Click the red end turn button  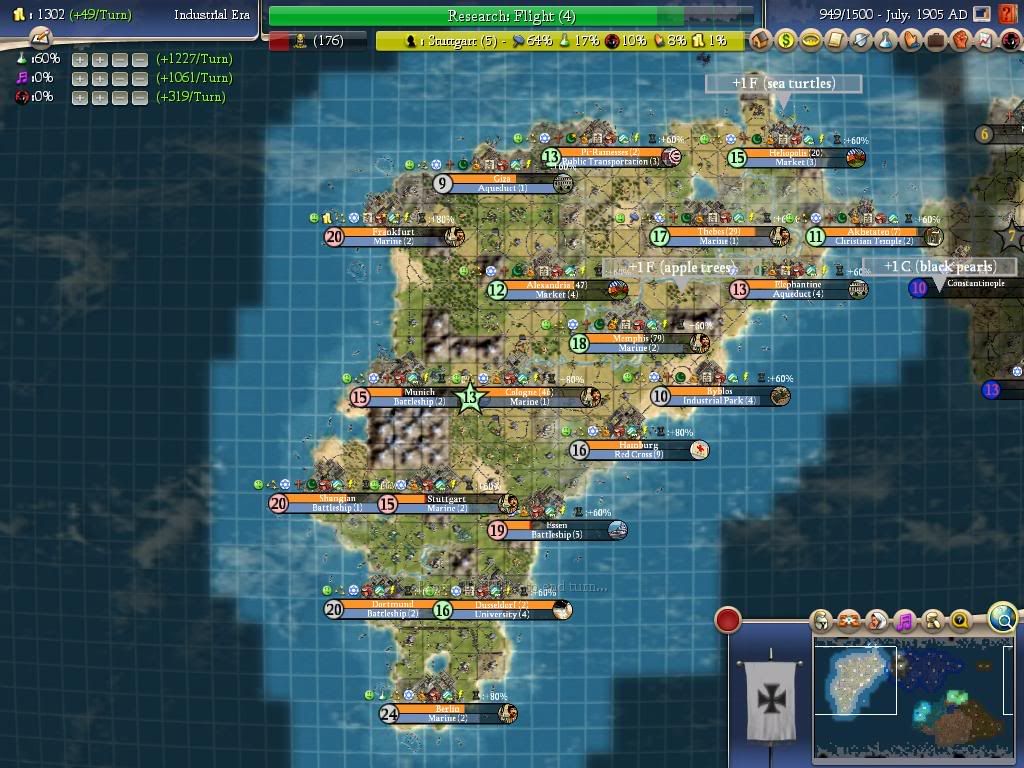(728, 620)
